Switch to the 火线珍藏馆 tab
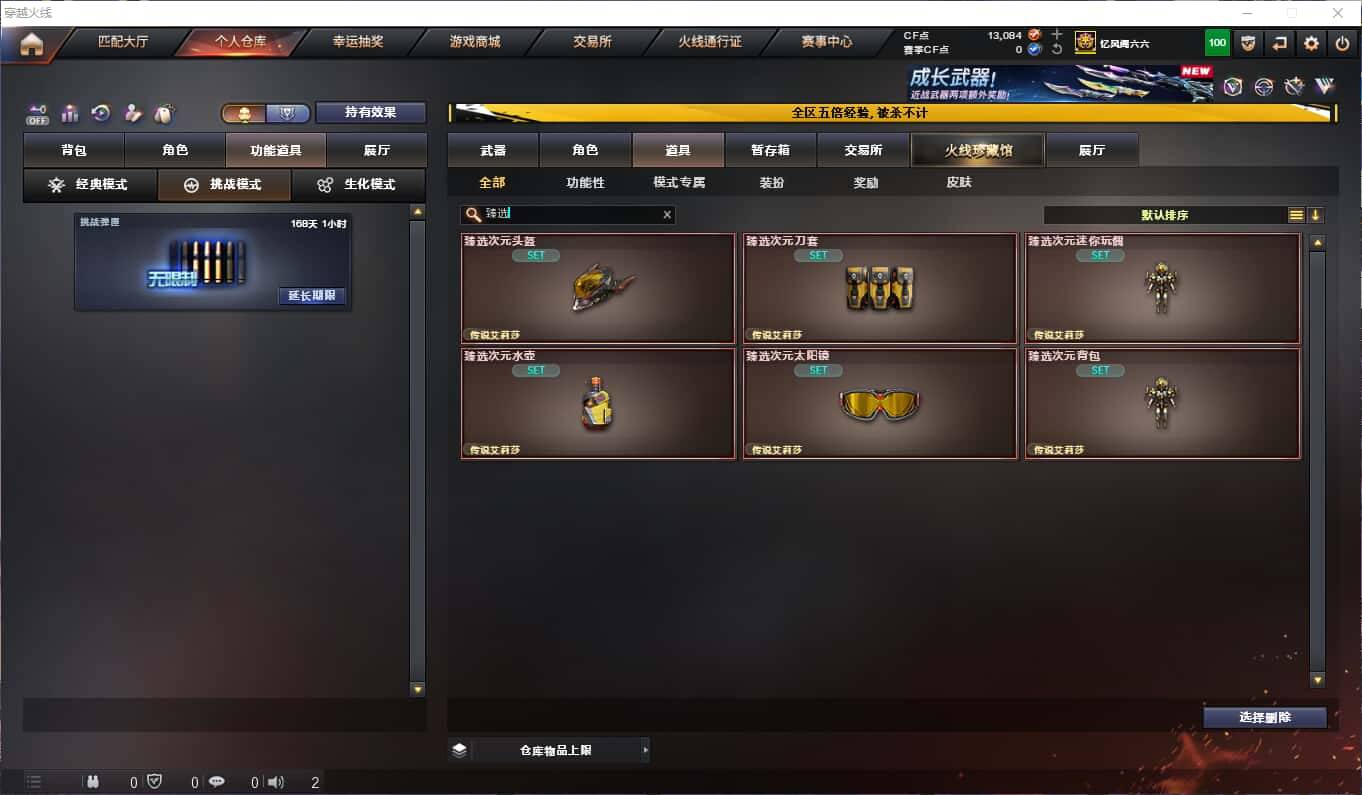 977,148
